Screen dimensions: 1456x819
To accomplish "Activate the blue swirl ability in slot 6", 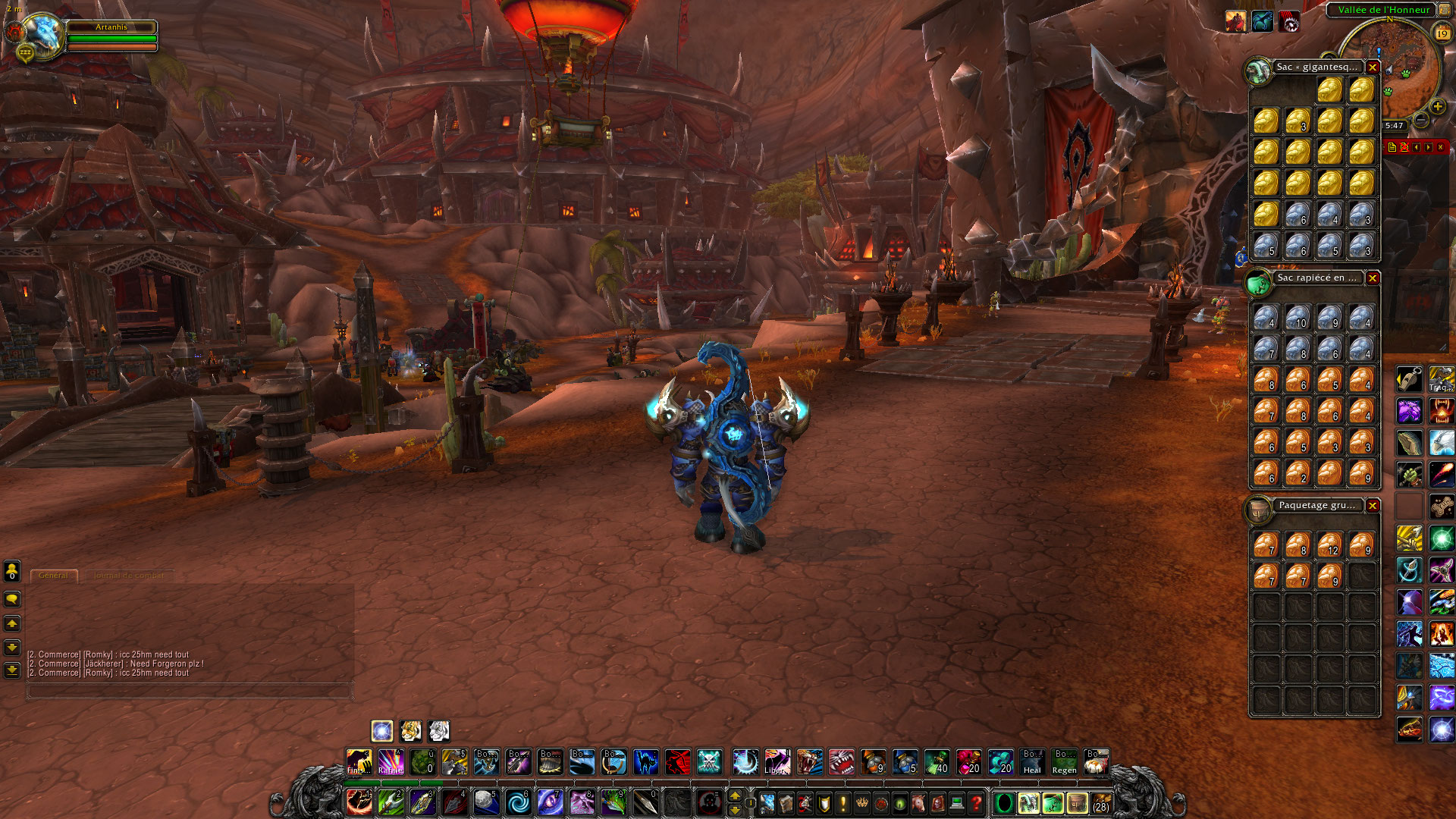I will [x=519, y=802].
